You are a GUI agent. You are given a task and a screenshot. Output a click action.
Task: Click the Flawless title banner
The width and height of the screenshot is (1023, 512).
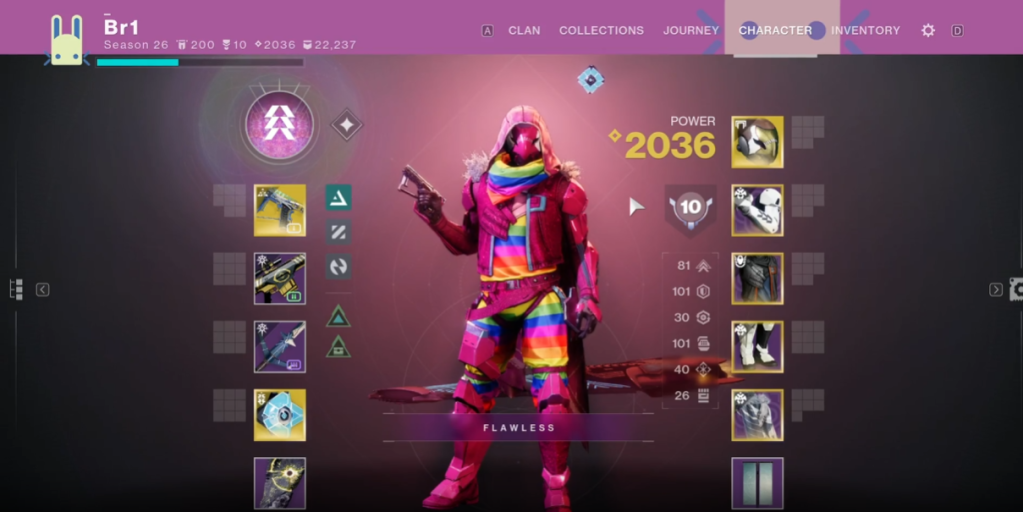point(518,427)
